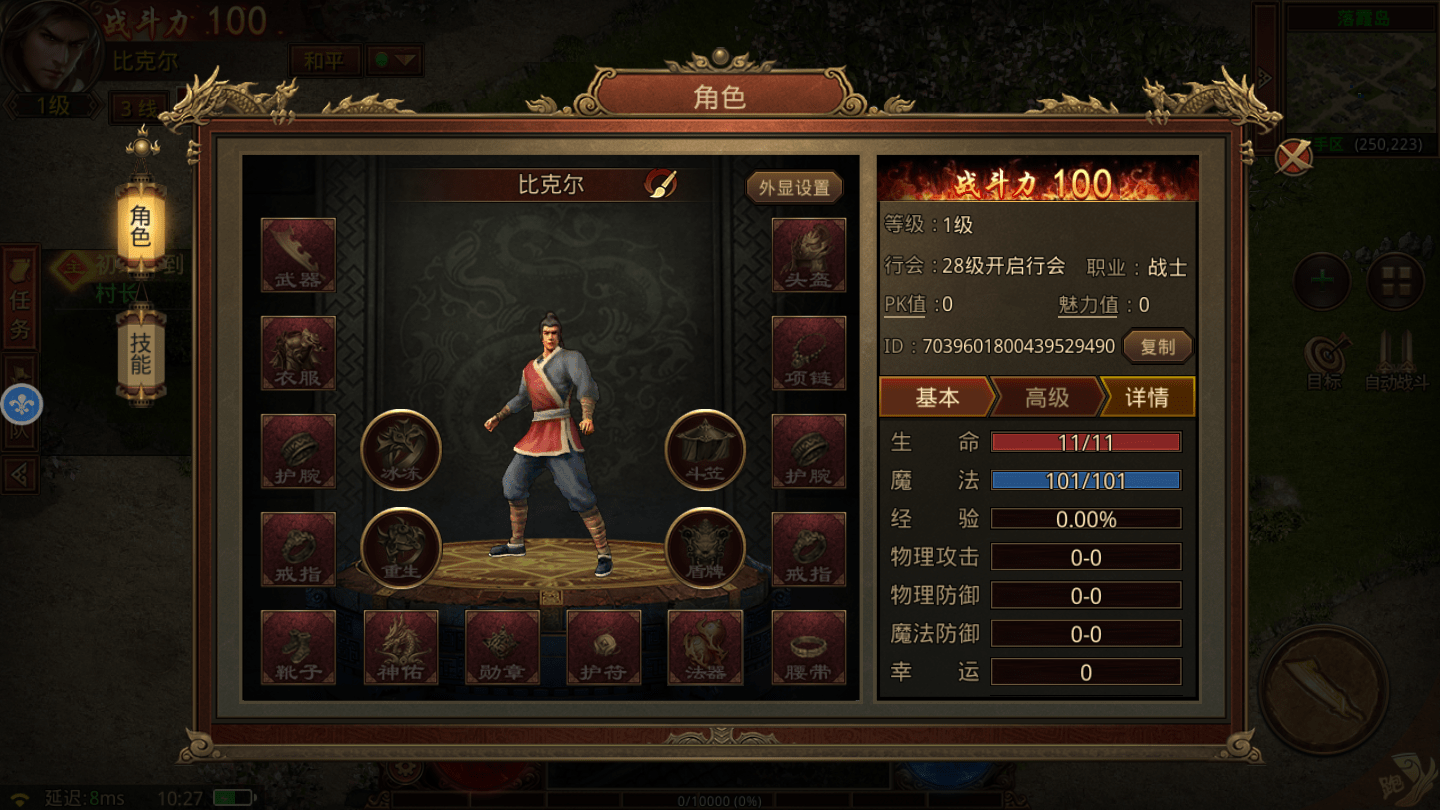Open the 外显设置 appearance settings
1440x810 pixels.
point(794,188)
